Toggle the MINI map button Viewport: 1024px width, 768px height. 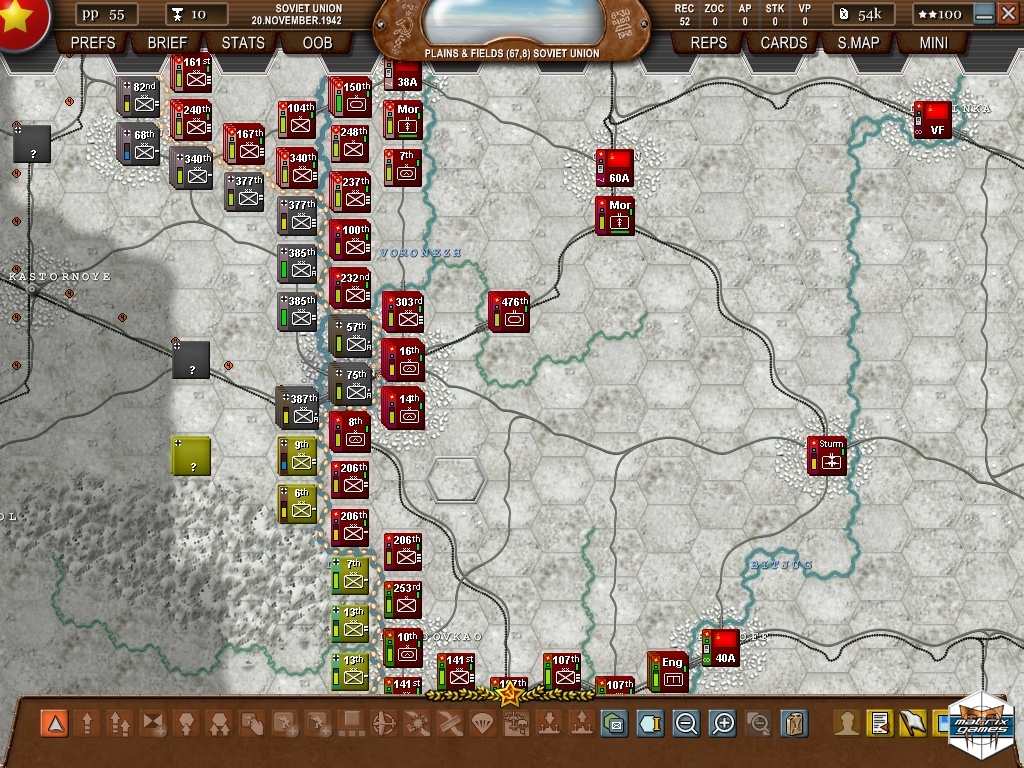coord(934,43)
